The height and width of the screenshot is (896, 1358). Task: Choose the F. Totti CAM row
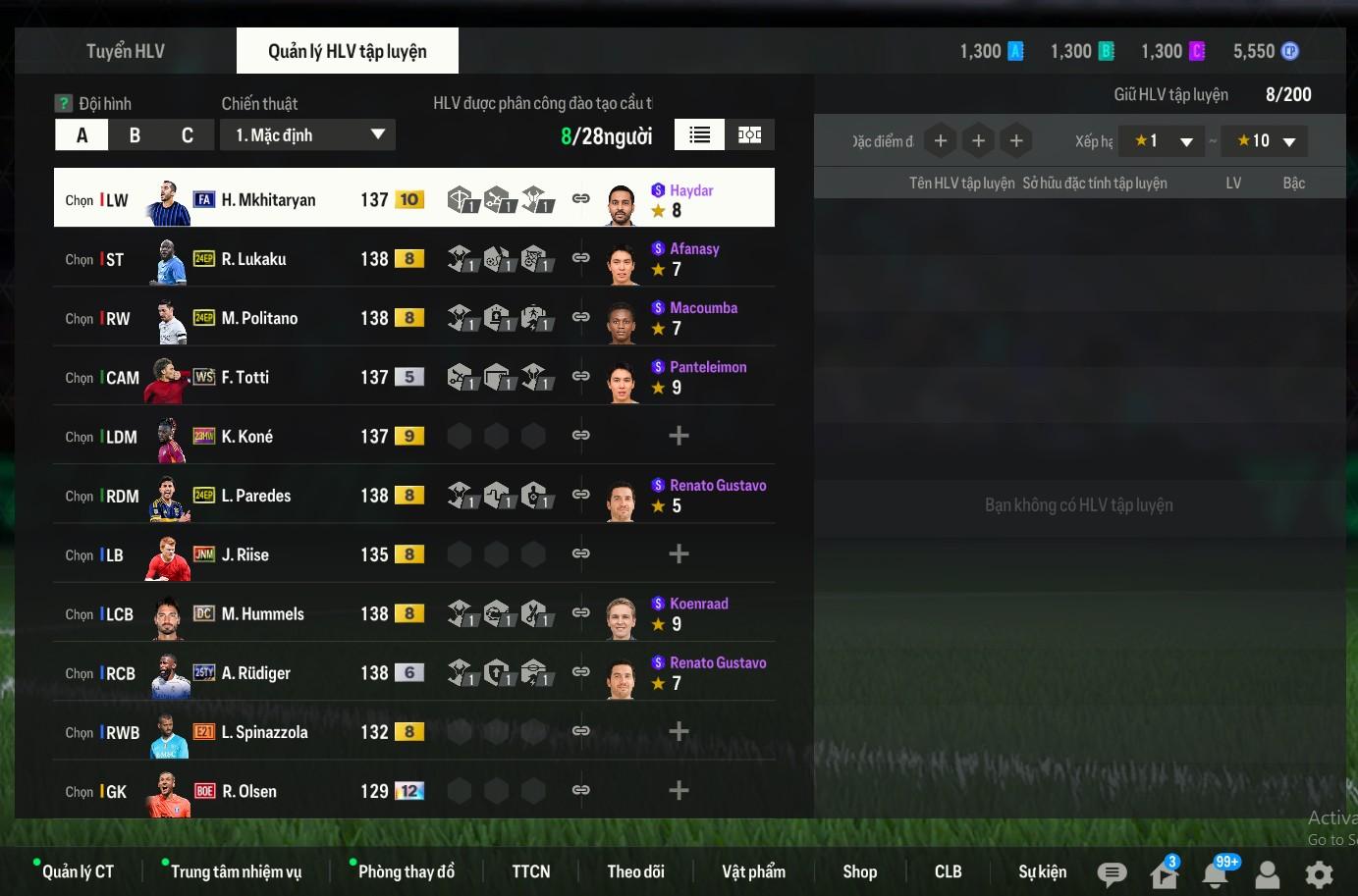pos(244,378)
